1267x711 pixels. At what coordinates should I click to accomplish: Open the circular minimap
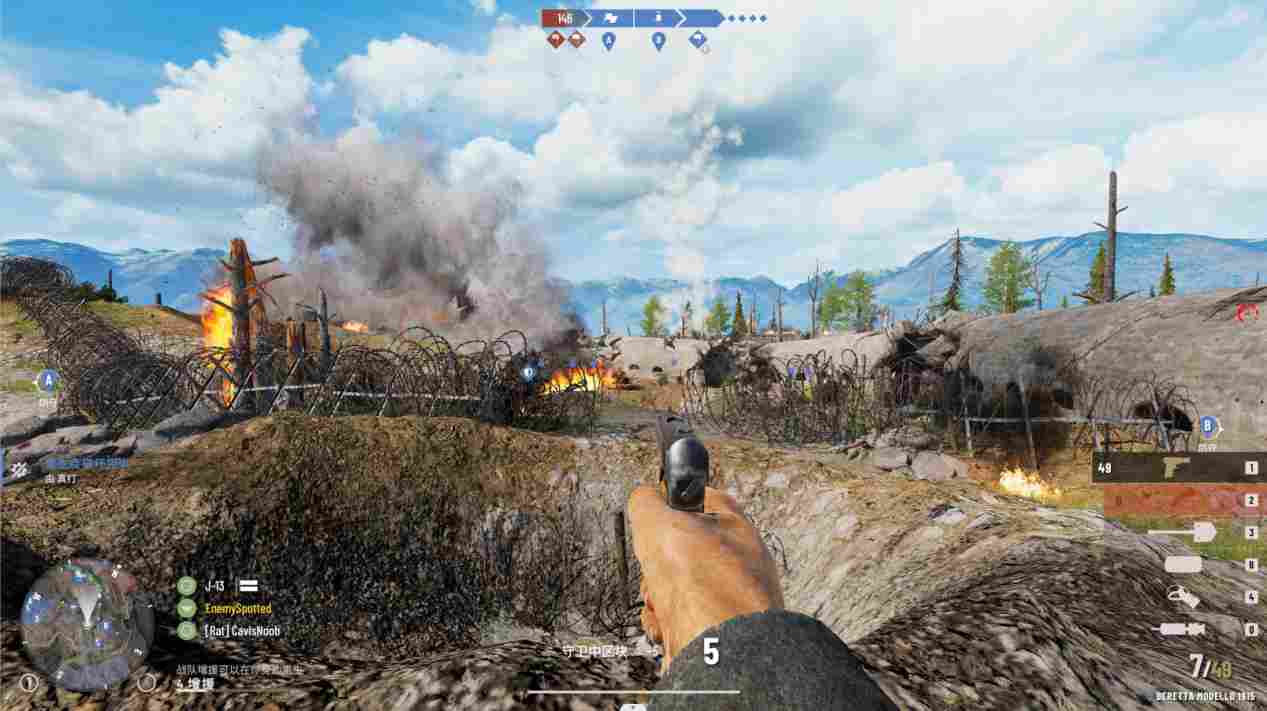coord(87,624)
